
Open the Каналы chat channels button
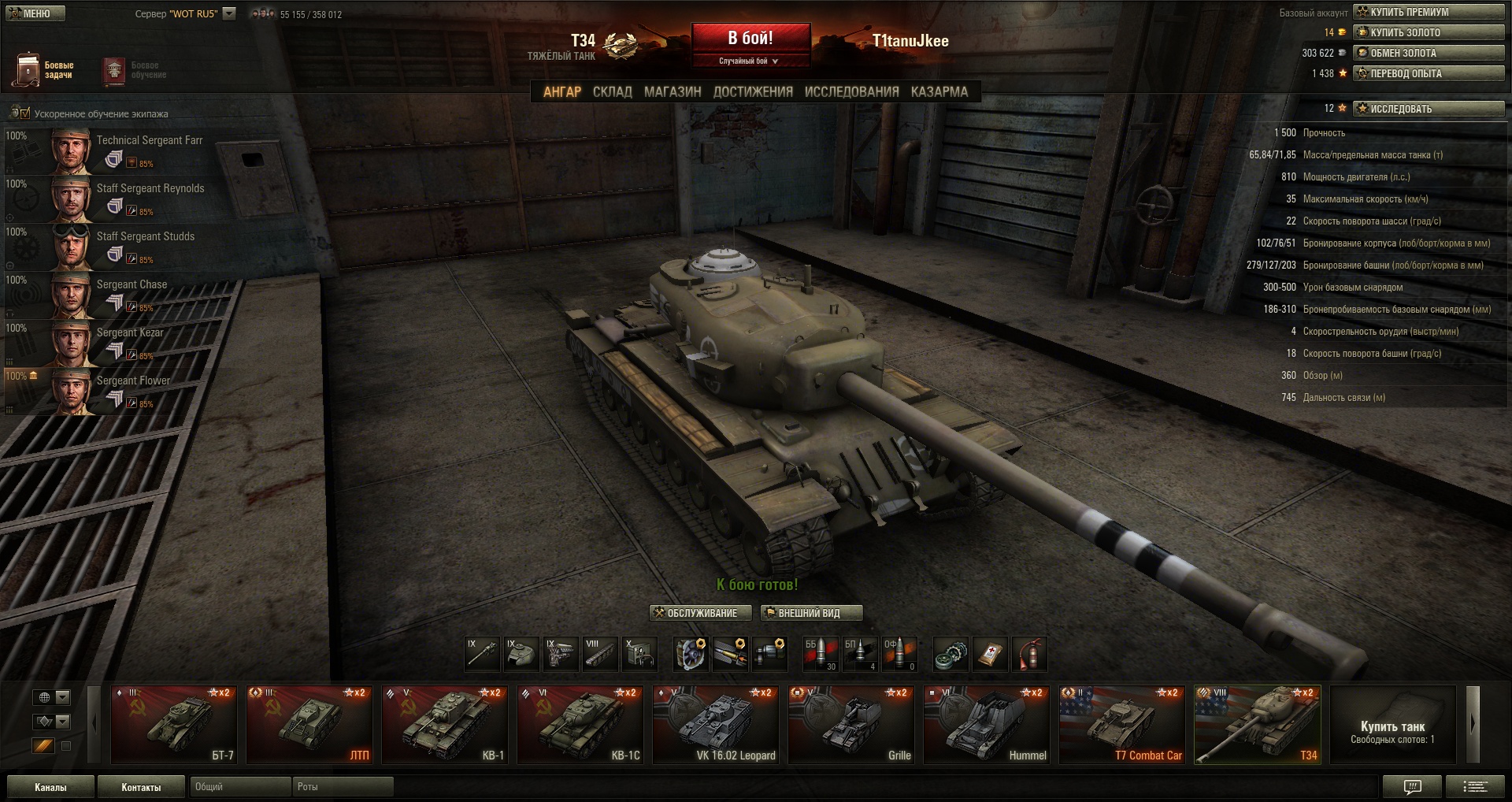point(50,787)
